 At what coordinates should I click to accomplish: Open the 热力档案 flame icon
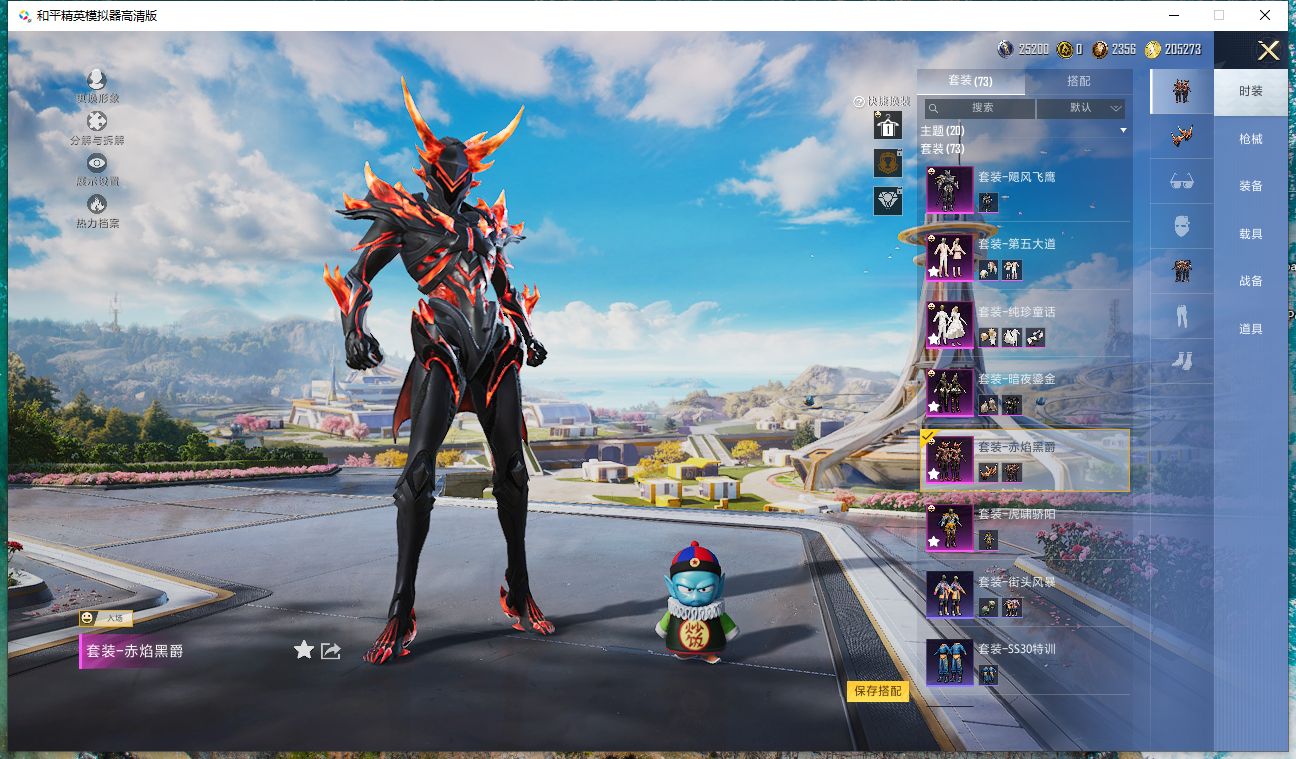coord(97,205)
